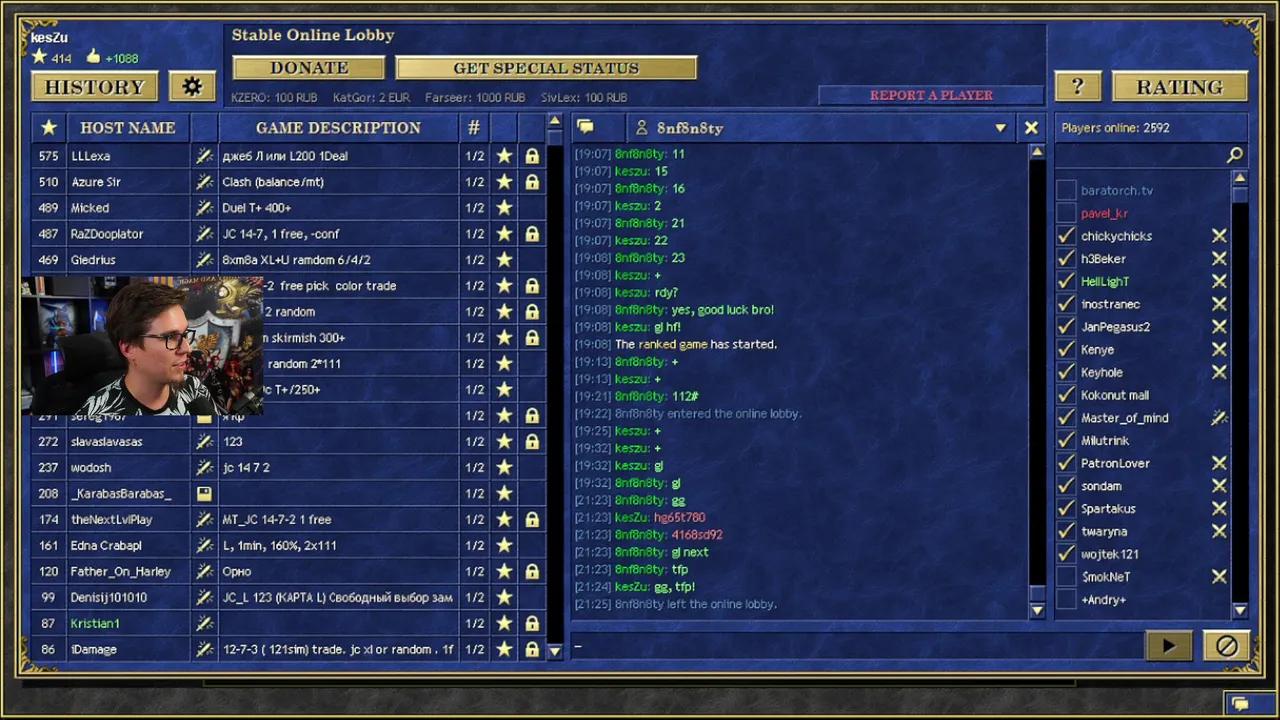The image size is (1280, 720).
Task: Remove Spartakus with the X icon
Action: click(x=1219, y=509)
